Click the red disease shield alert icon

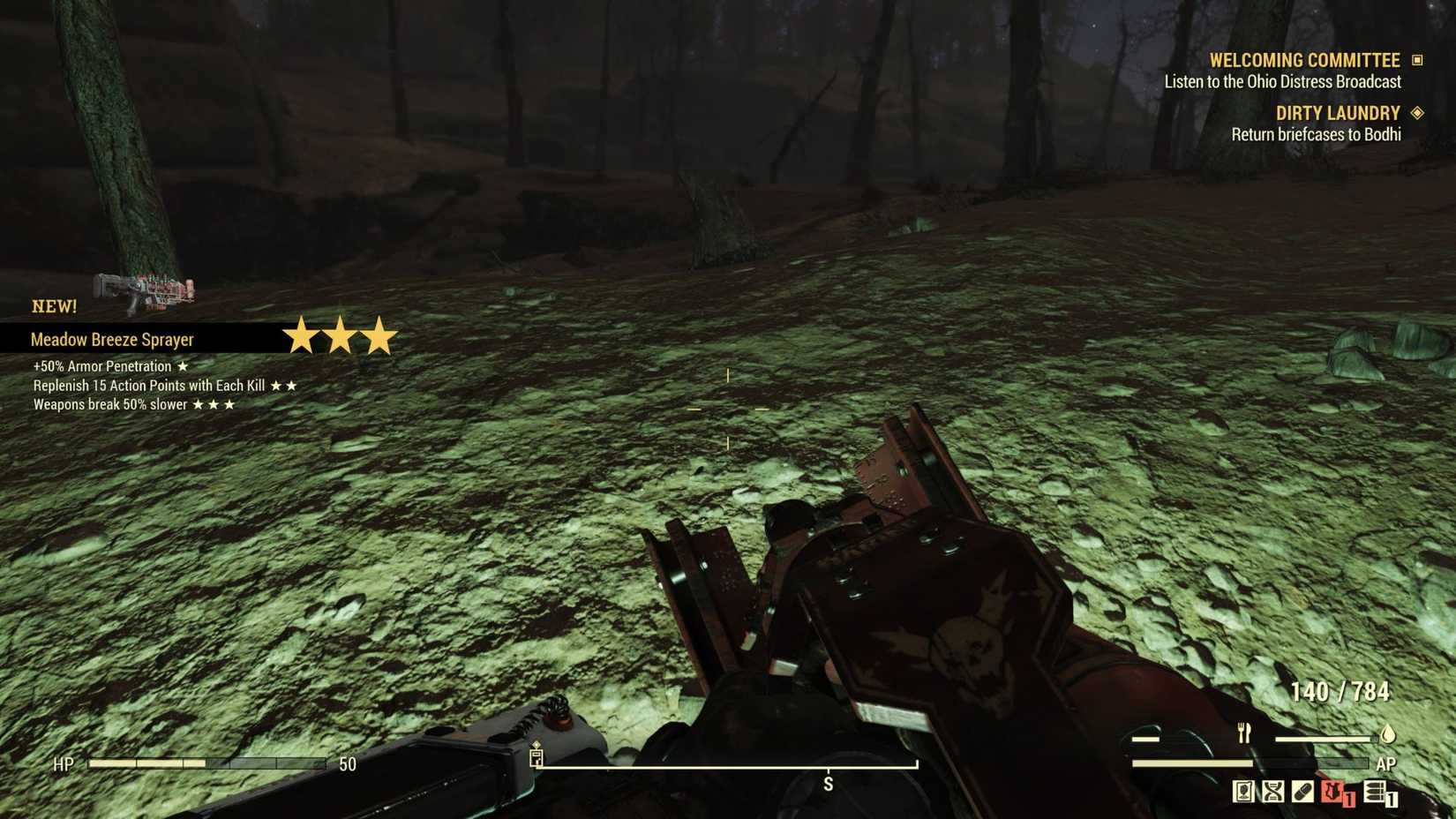click(x=1332, y=792)
